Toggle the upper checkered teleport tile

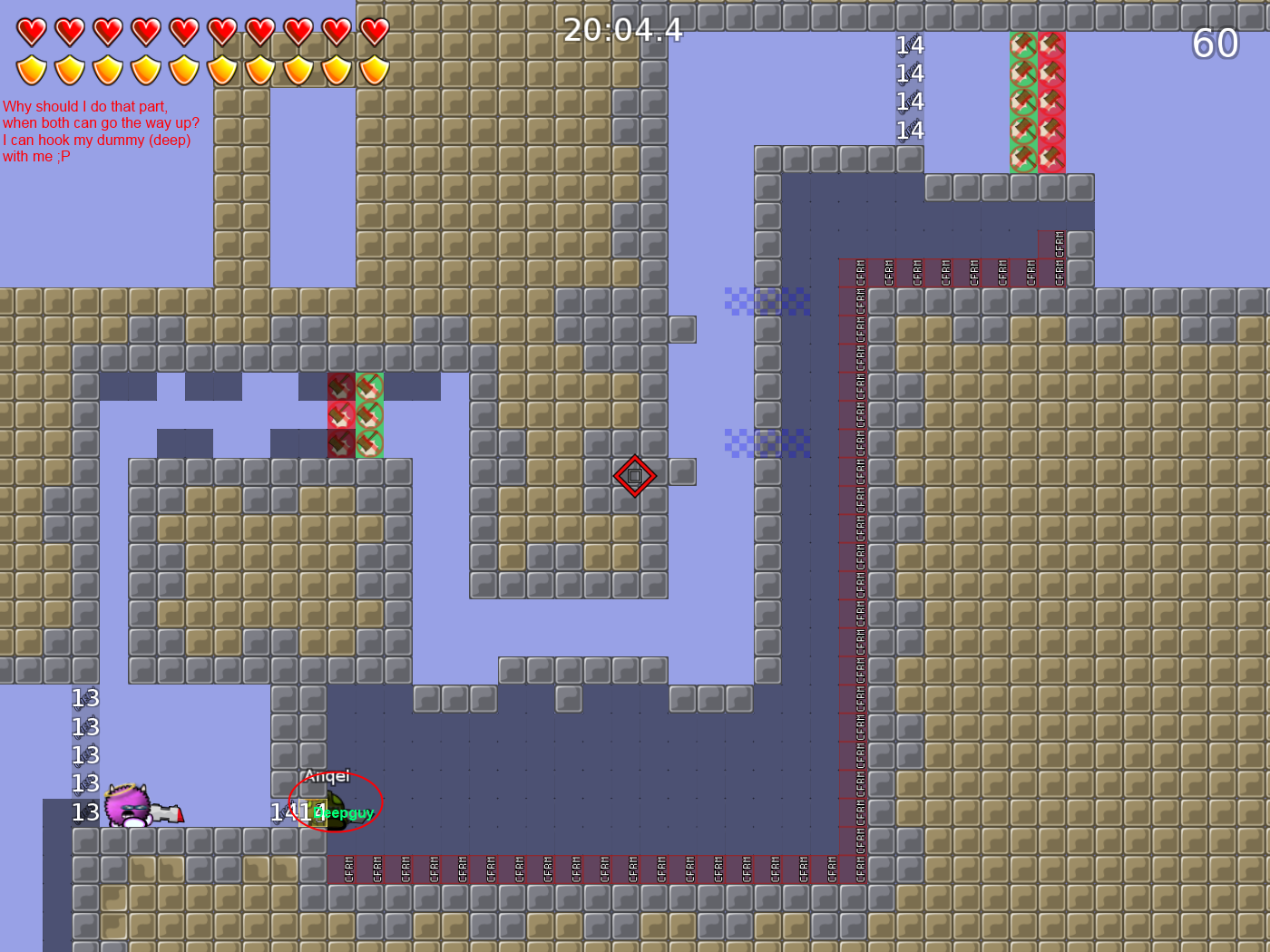(x=767, y=302)
